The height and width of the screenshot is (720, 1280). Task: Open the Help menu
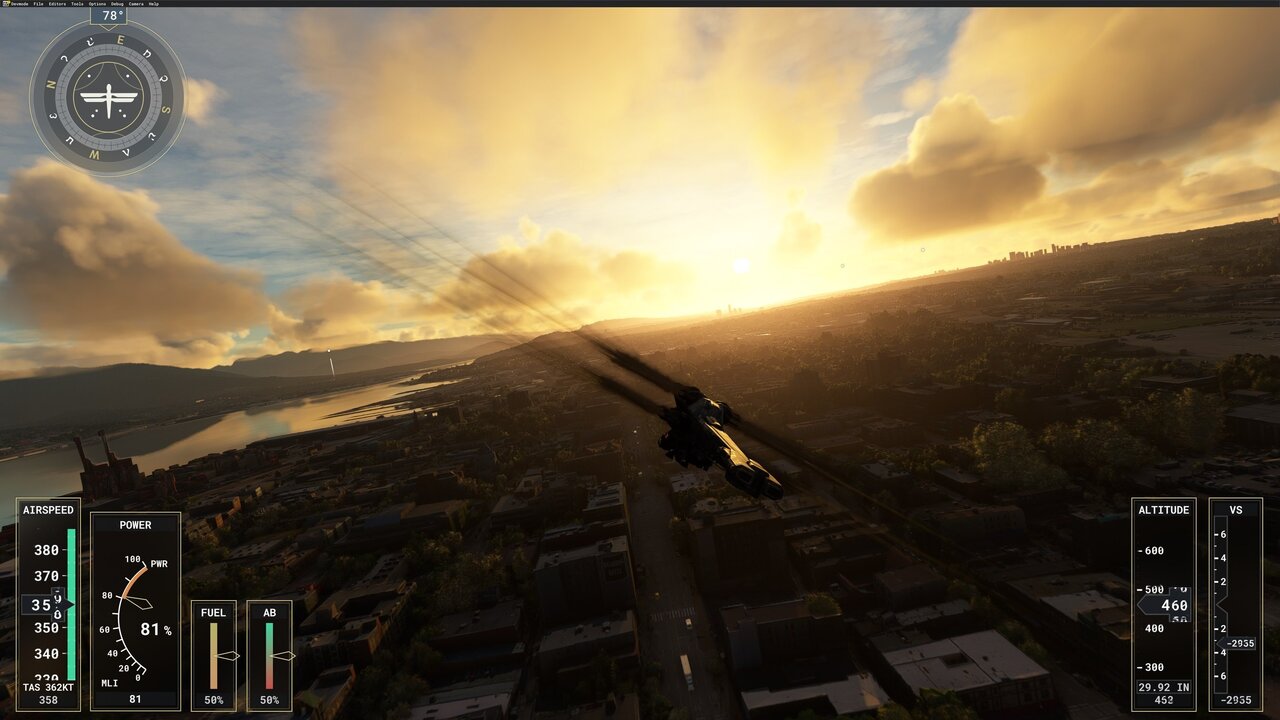click(x=154, y=4)
